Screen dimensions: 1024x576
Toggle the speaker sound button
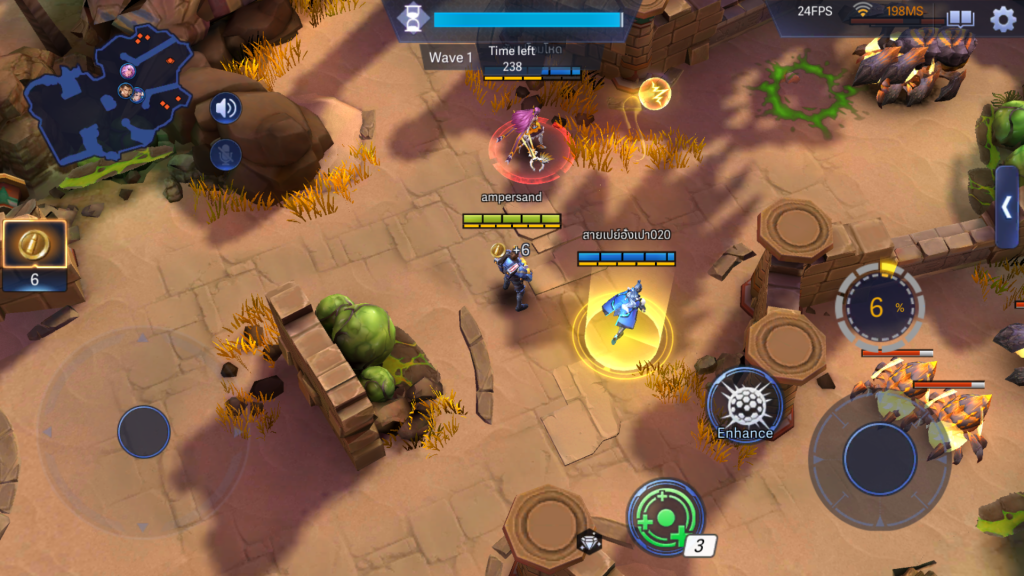[225, 108]
